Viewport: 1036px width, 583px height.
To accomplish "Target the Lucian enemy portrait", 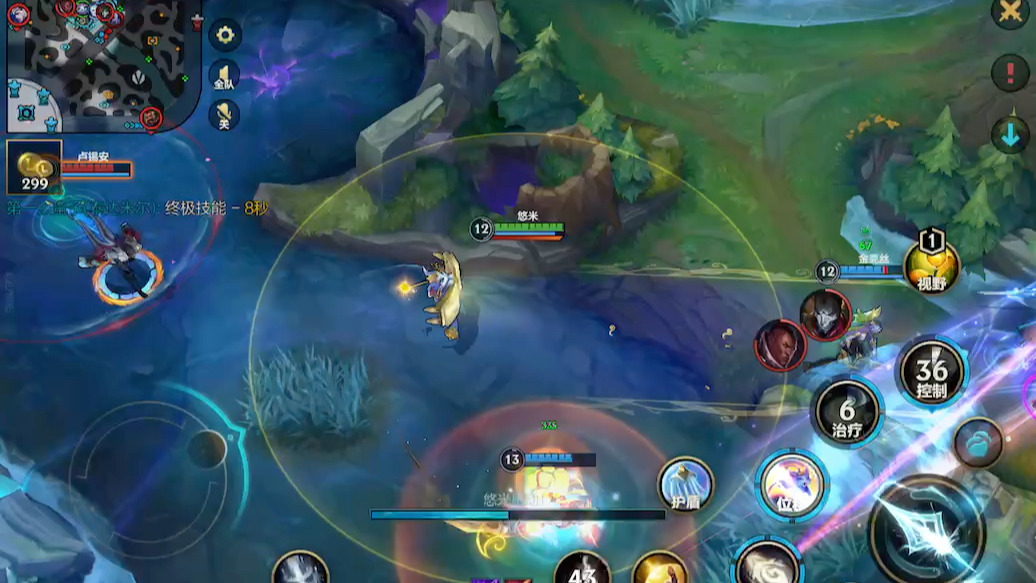I will pos(779,346).
